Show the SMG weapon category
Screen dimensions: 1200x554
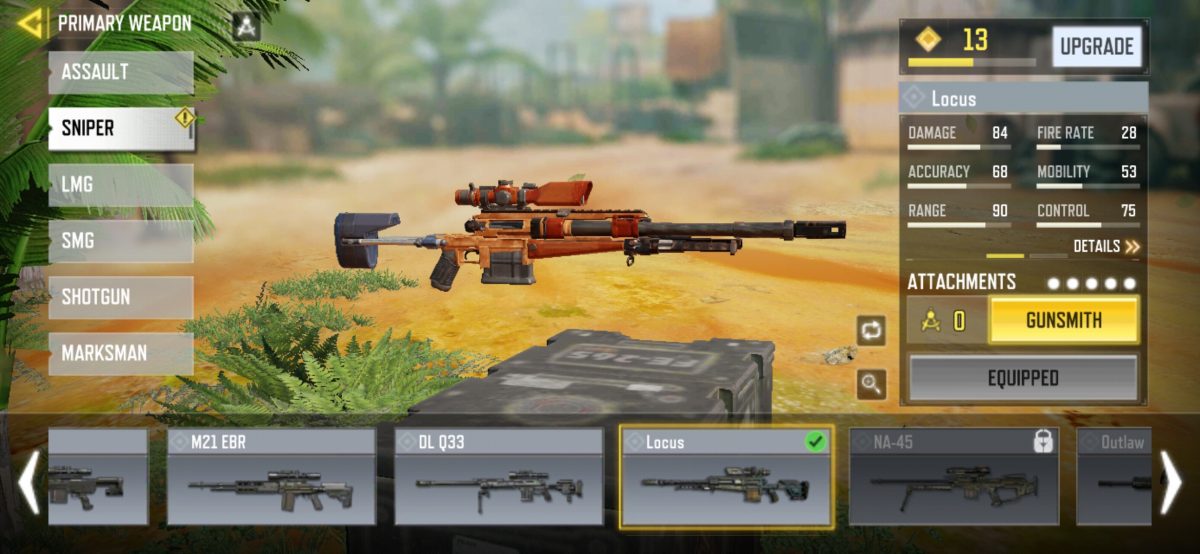tap(120, 241)
